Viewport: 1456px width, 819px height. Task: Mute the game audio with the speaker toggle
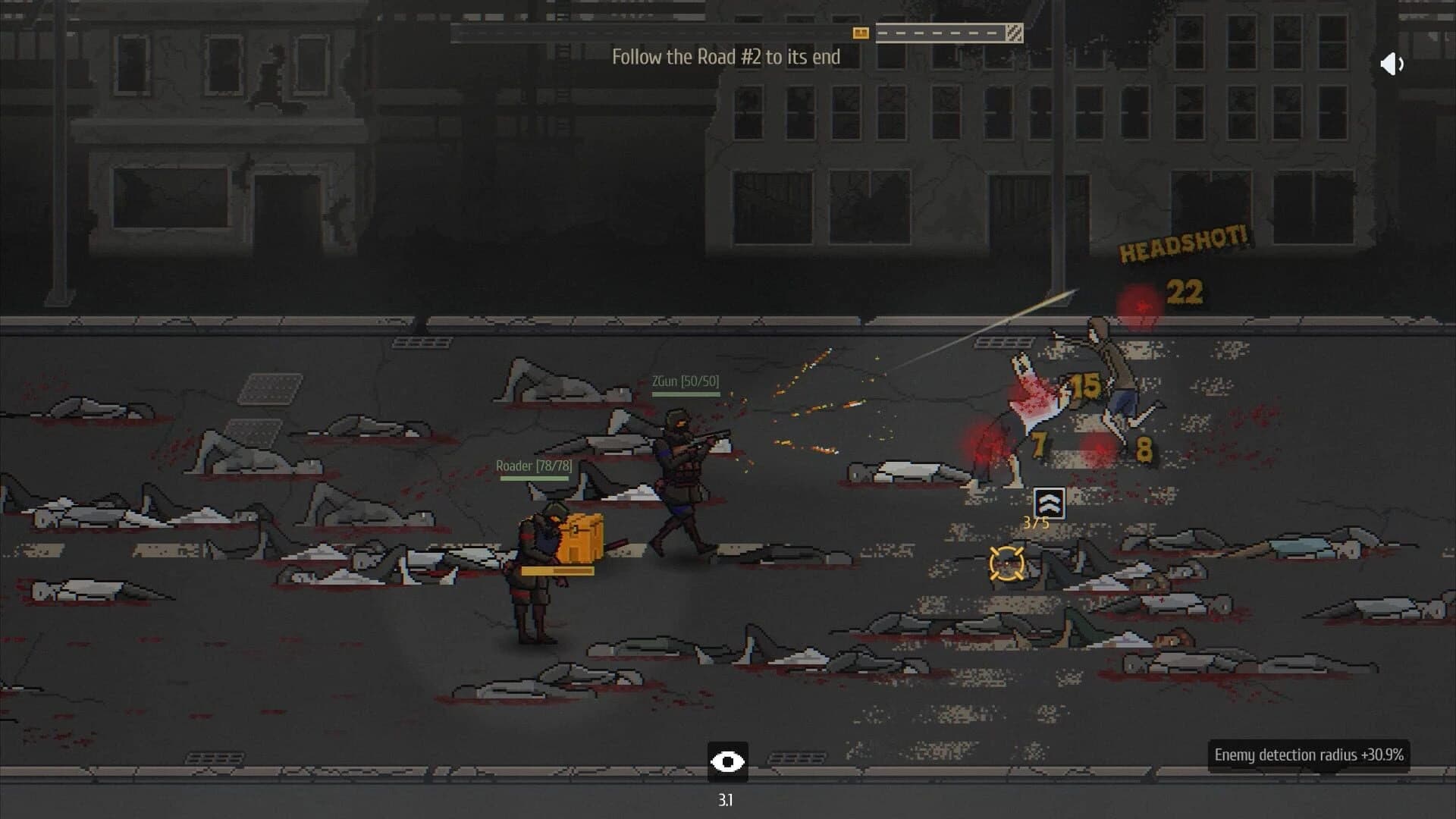tap(1392, 64)
